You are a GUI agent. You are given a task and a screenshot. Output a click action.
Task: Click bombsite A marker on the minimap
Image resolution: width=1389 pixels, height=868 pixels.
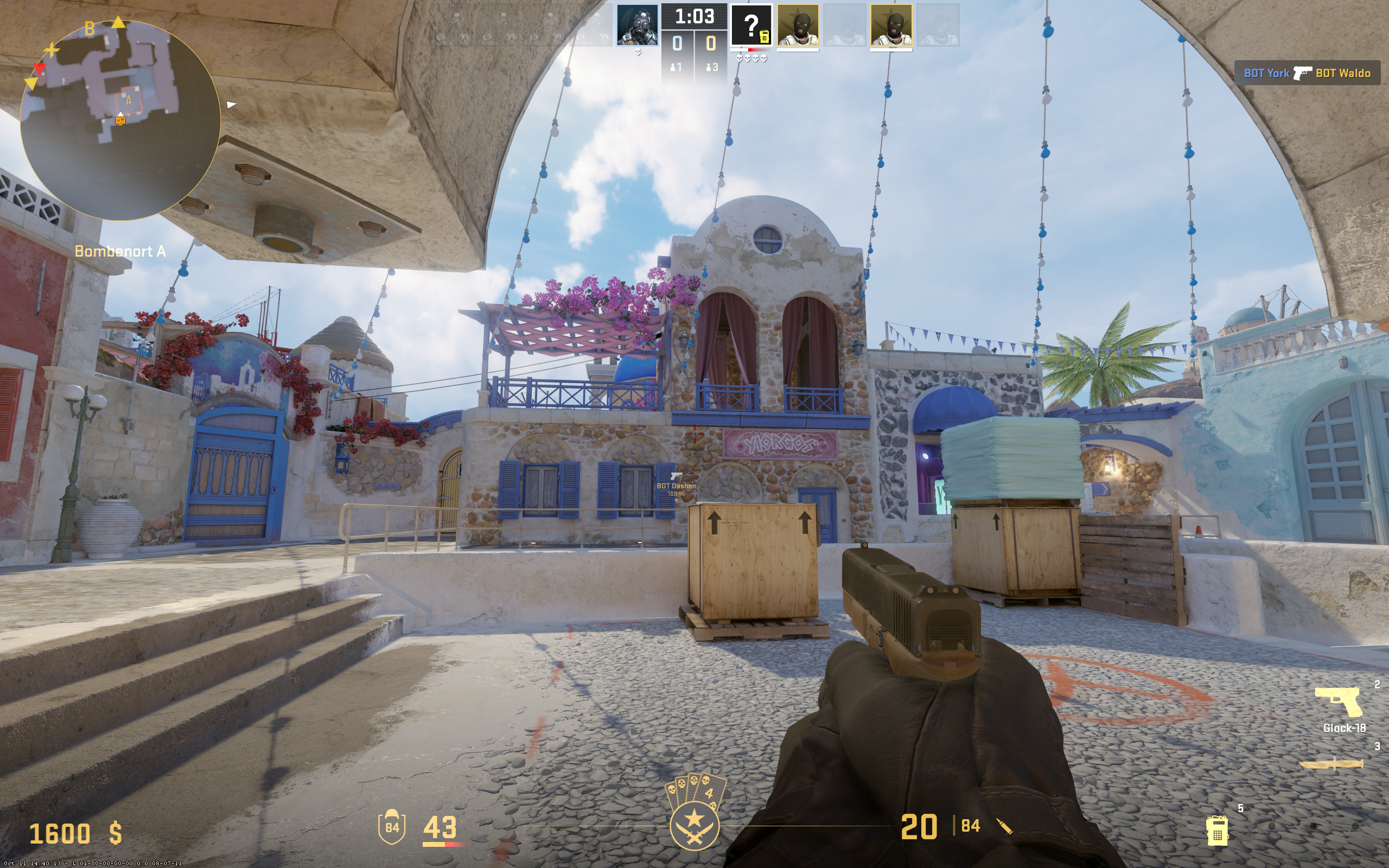[128, 101]
